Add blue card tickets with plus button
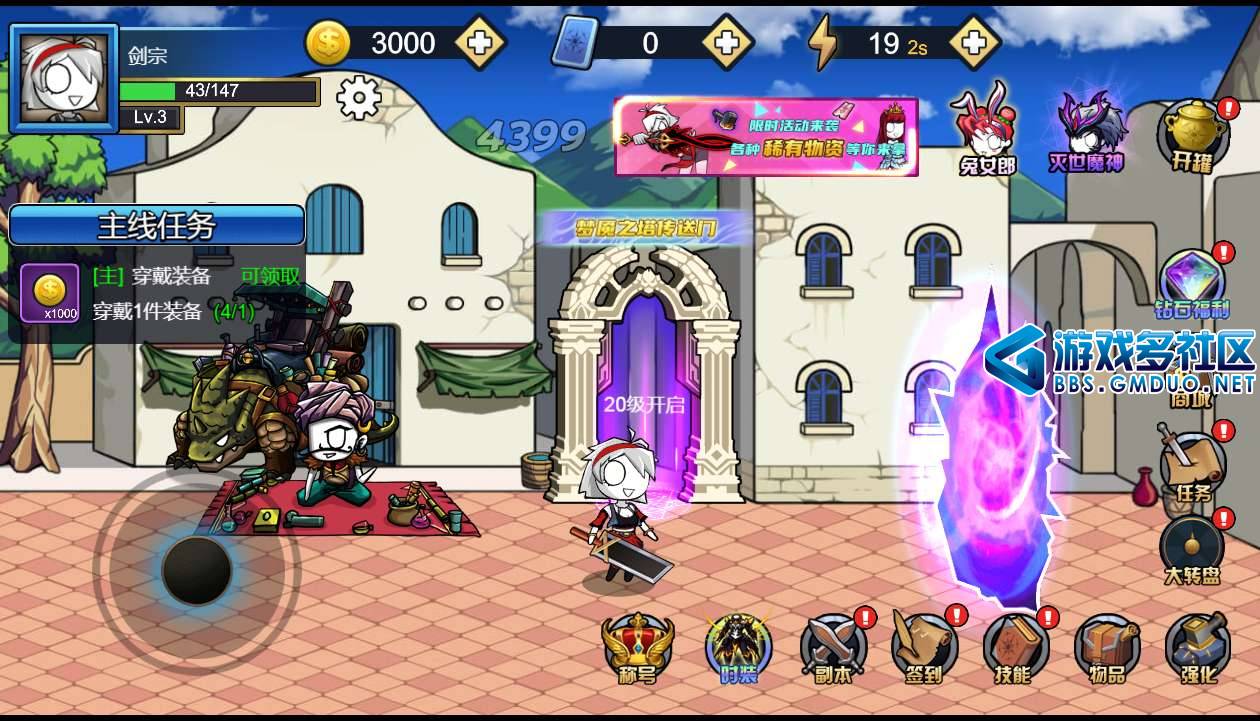 (727, 43)
